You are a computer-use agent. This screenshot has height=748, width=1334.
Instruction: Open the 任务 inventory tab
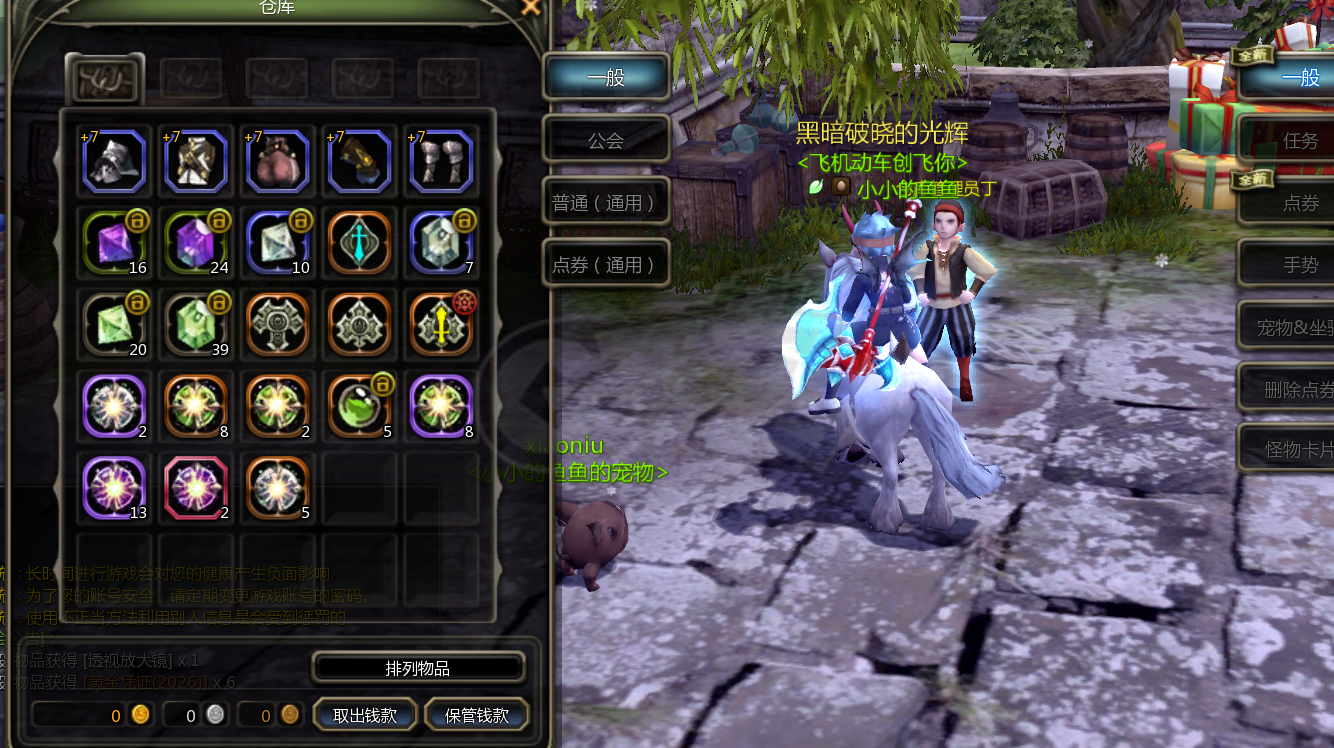[1296, 141]
